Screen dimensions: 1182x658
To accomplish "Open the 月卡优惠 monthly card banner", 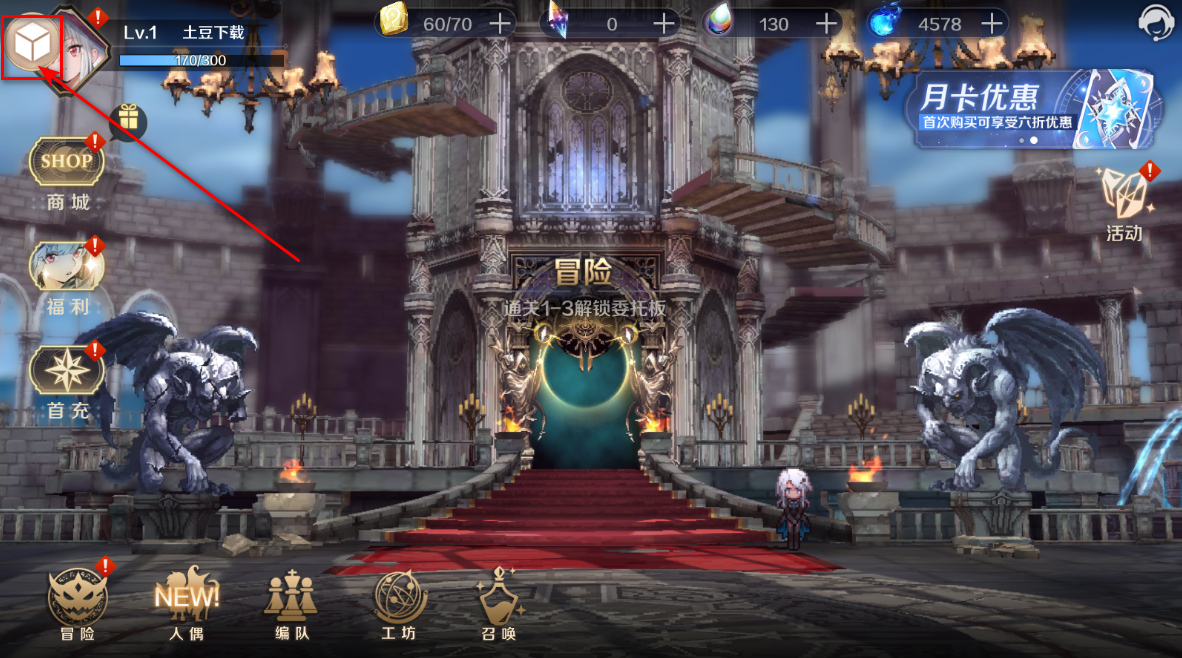I will [x=1034, y=109].
